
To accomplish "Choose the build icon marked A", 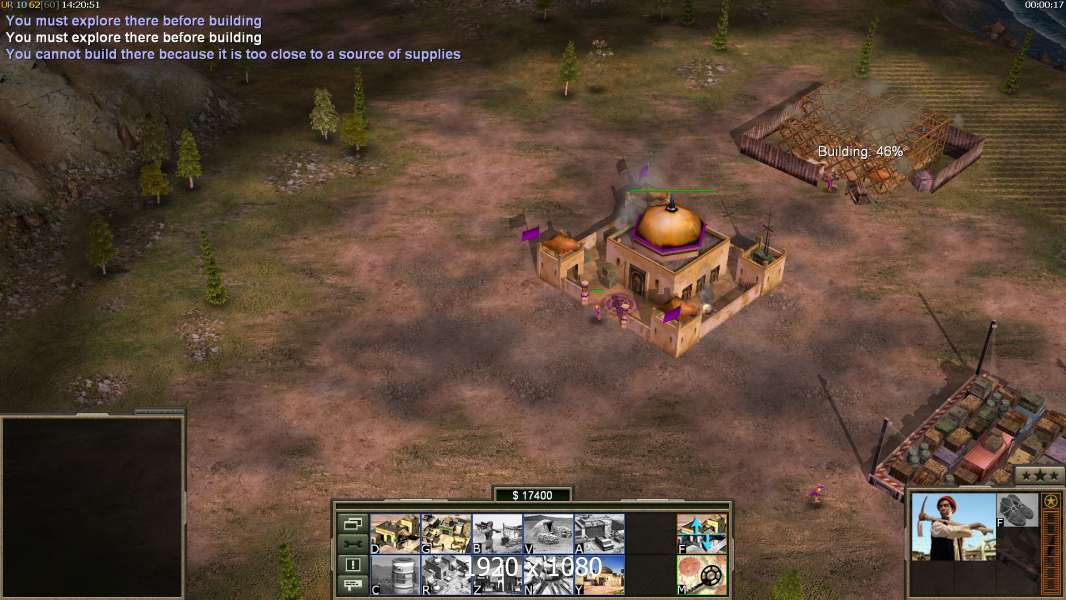I will pos(599,533).
